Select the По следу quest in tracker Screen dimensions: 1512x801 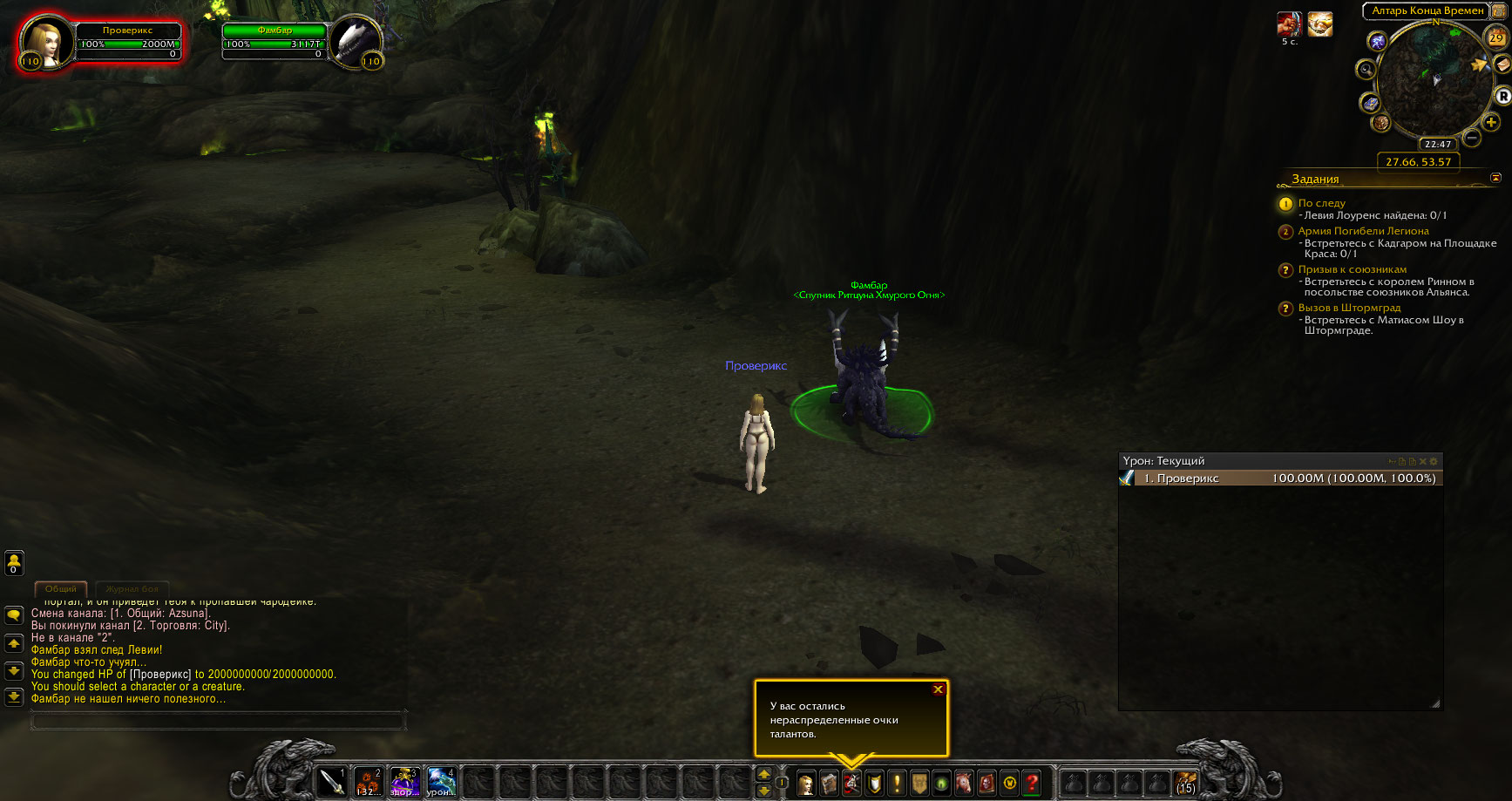click(x=1321, y=203)
